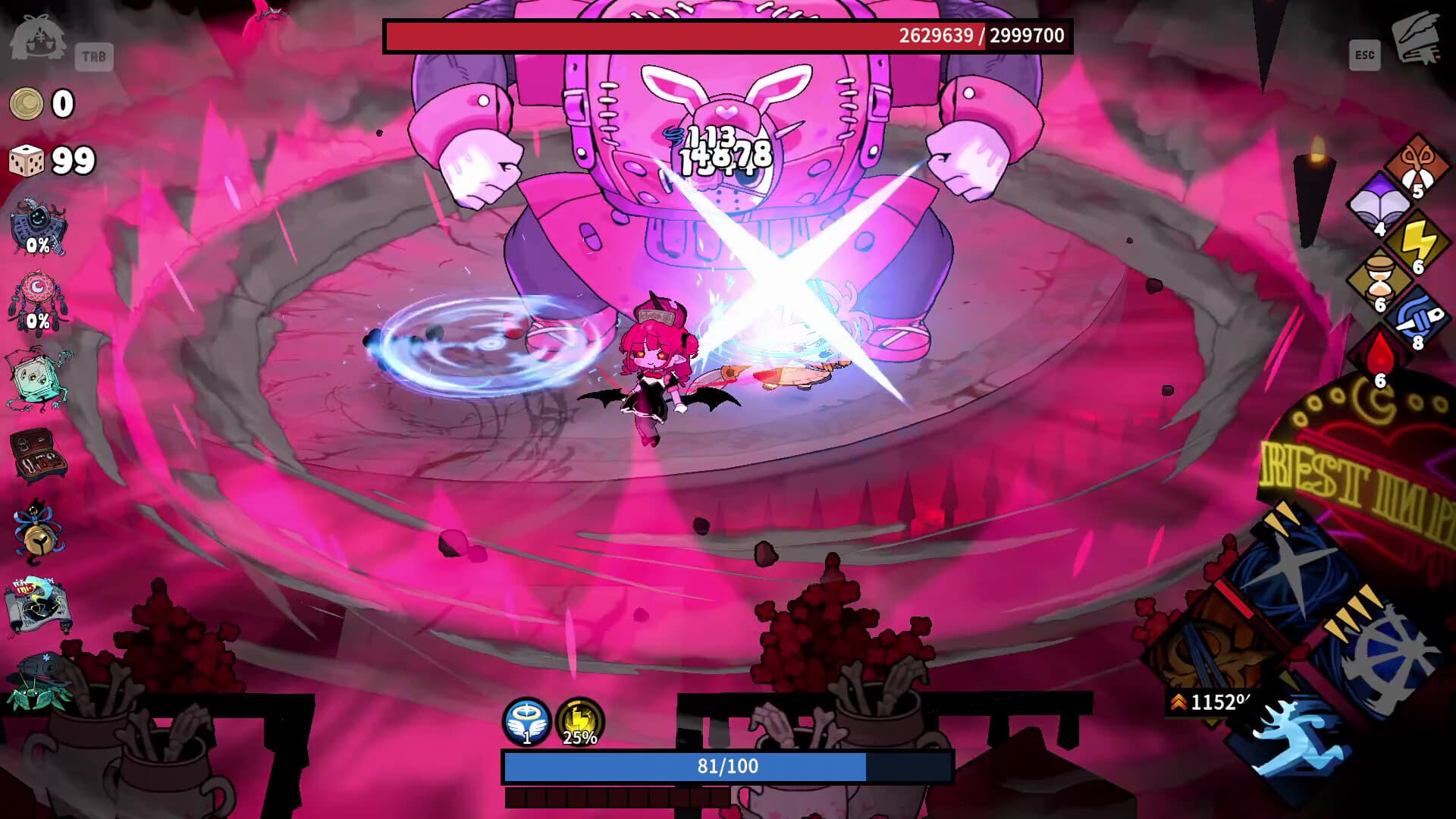Open the pause menu via ESC icon
The height and width of the screenshot is (819, 1456).
(1364, 55)
